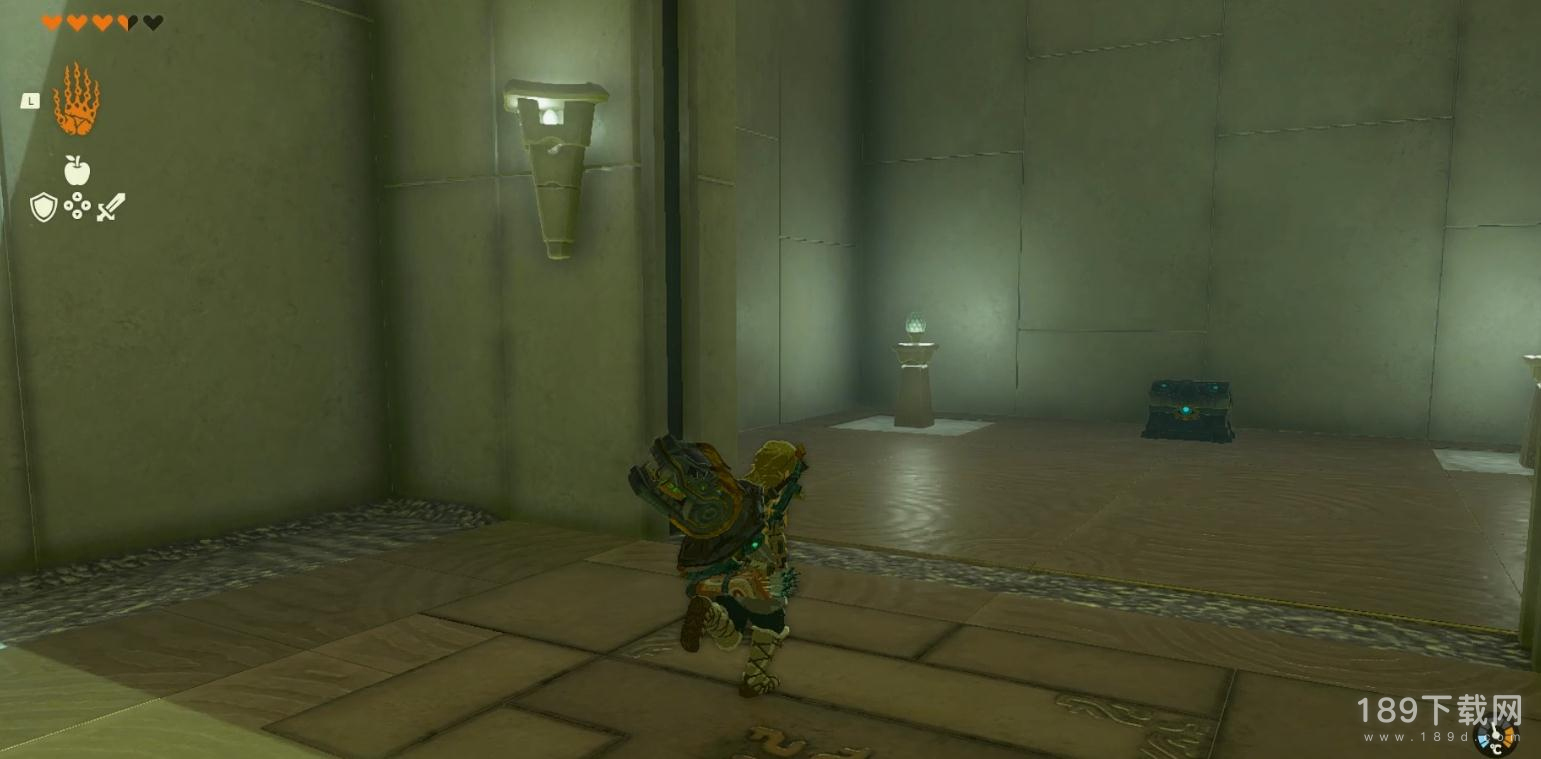The width and height of the screenshot is (1541, 759).
Task: Select the apple item icon
Action: (x=77, y=170)
